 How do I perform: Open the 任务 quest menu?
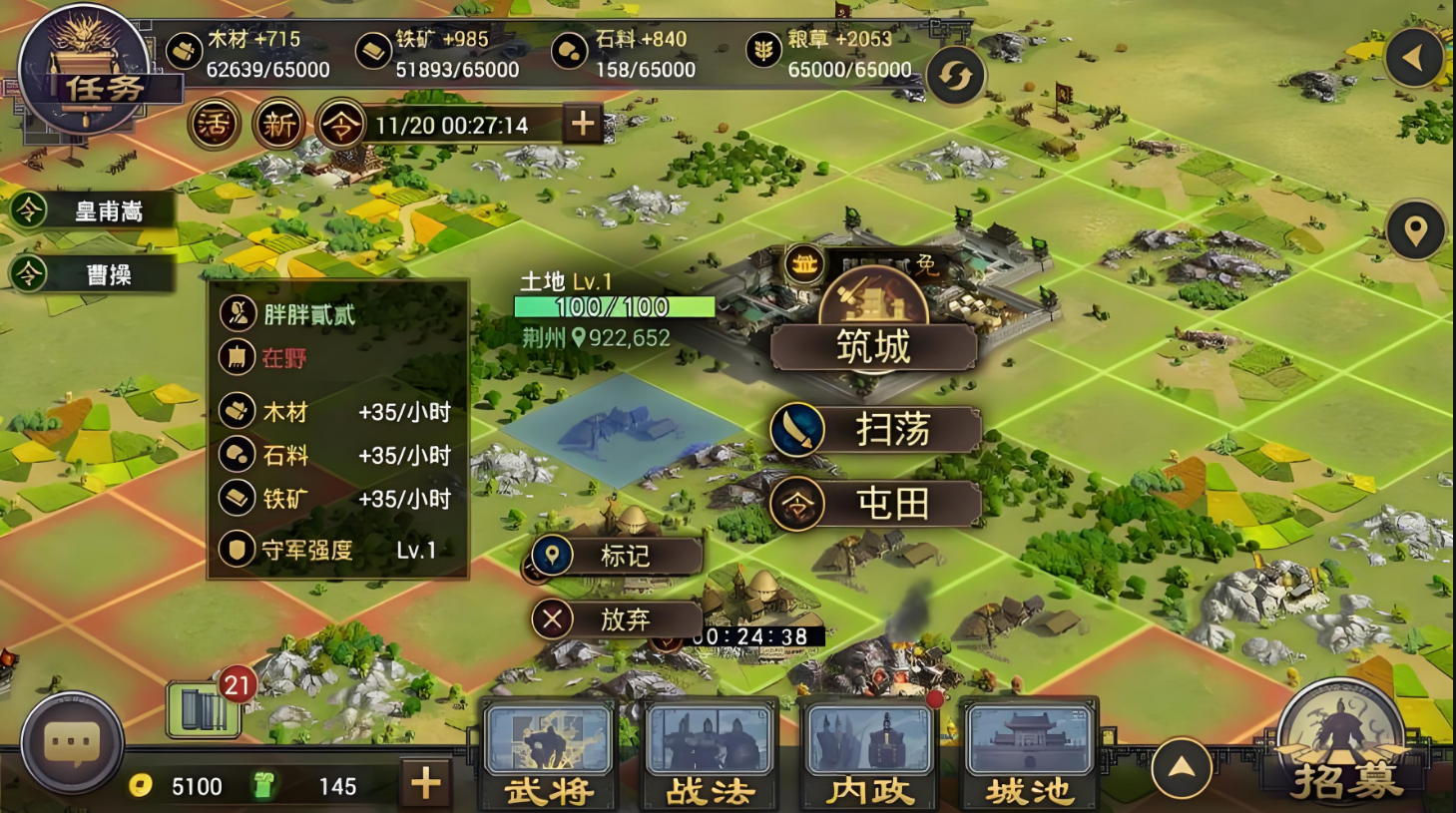(85, 75)
